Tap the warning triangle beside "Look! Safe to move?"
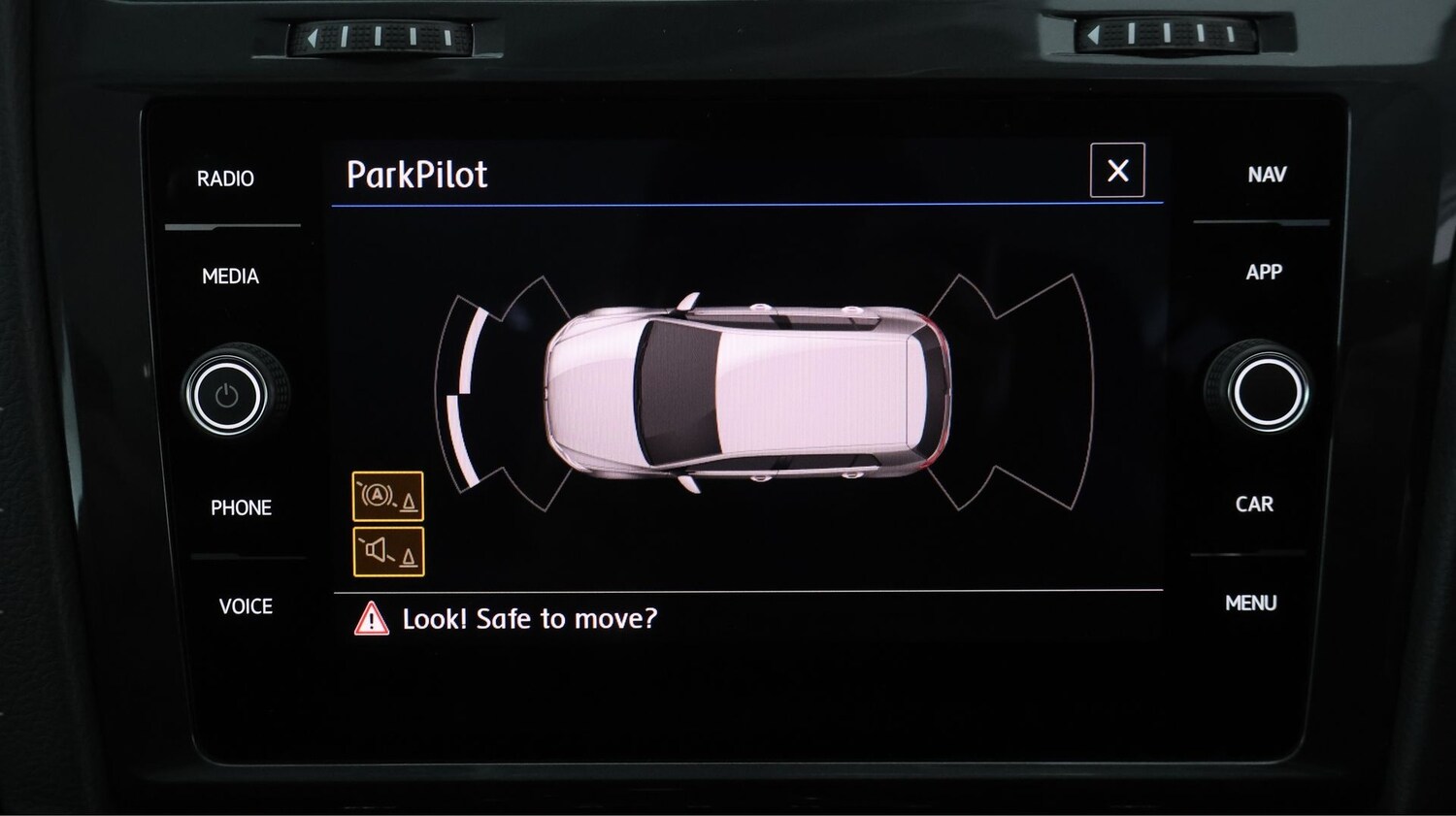This screenshot has width=1456, height=816. tap(374, 618)
